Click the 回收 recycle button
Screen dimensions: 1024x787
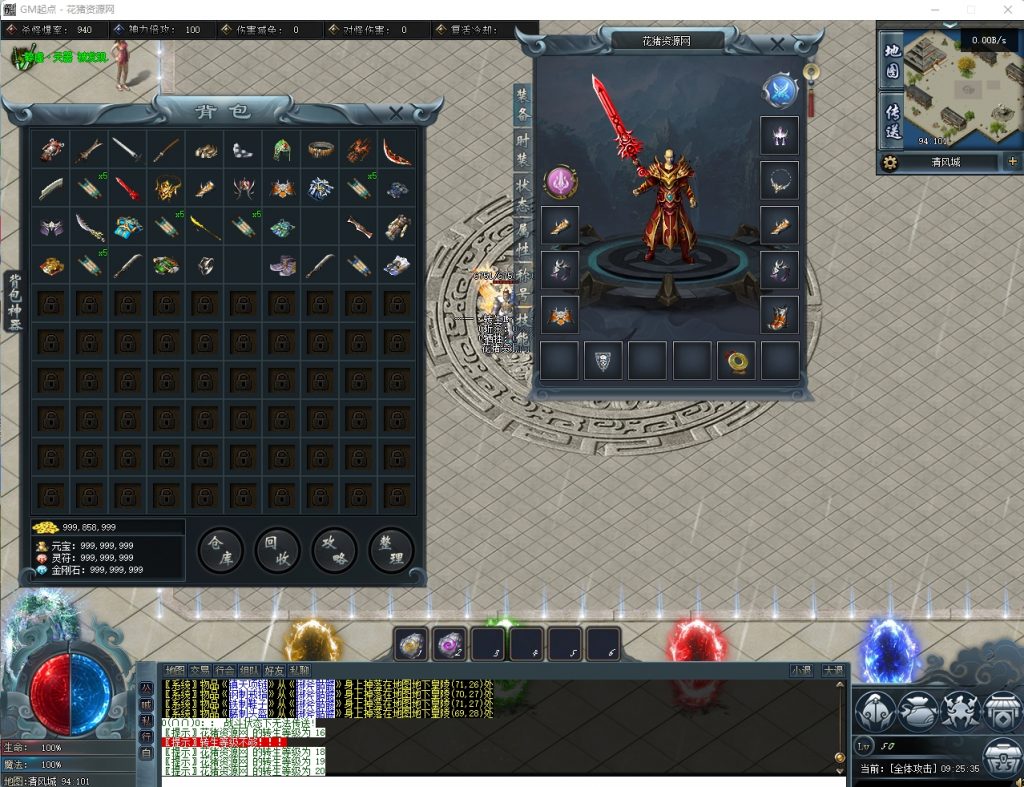(277, 550)
